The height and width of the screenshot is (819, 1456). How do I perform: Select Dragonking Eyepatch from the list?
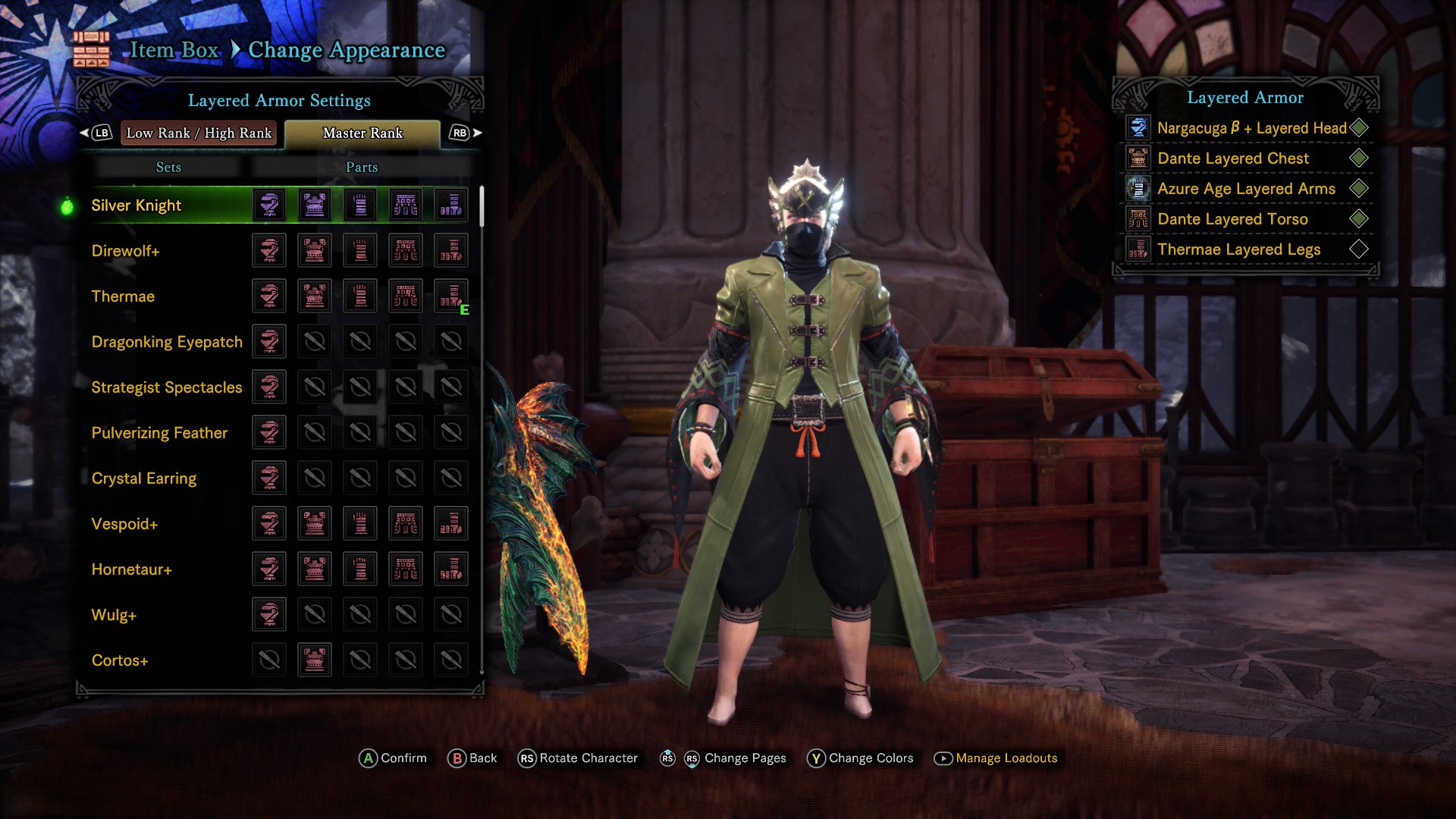(x=167, y=342)
